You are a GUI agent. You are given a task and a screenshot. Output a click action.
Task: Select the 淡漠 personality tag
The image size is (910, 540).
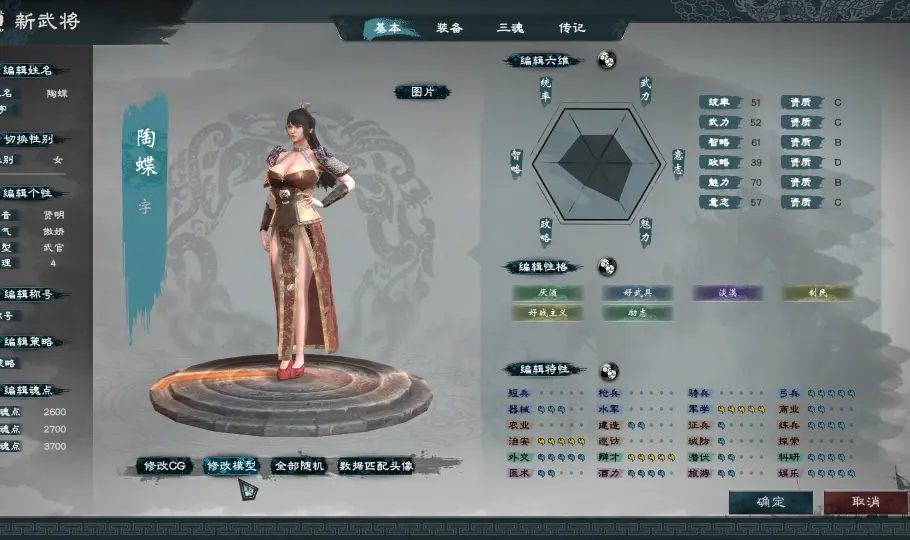pos(728,293)
